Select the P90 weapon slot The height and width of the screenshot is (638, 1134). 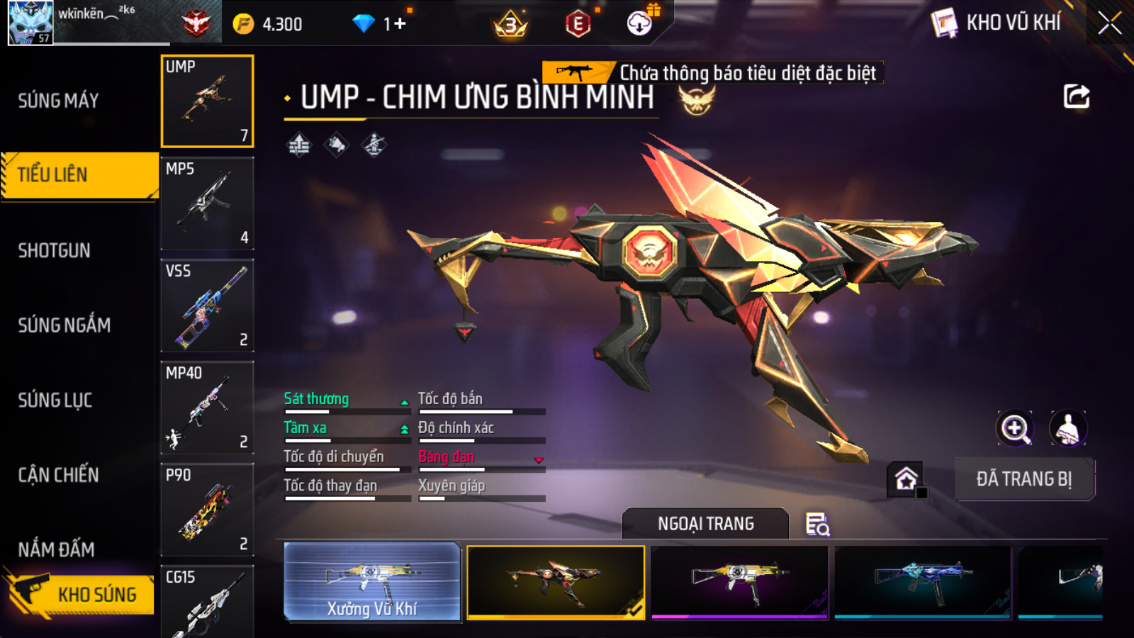(x=207, y=509)
